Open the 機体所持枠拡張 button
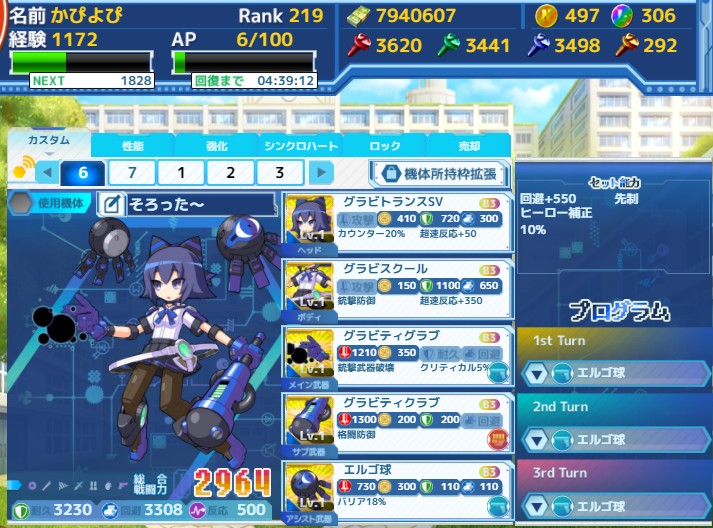Image resolution: width=713 pixels, height=528 pixels. (440, 173)
